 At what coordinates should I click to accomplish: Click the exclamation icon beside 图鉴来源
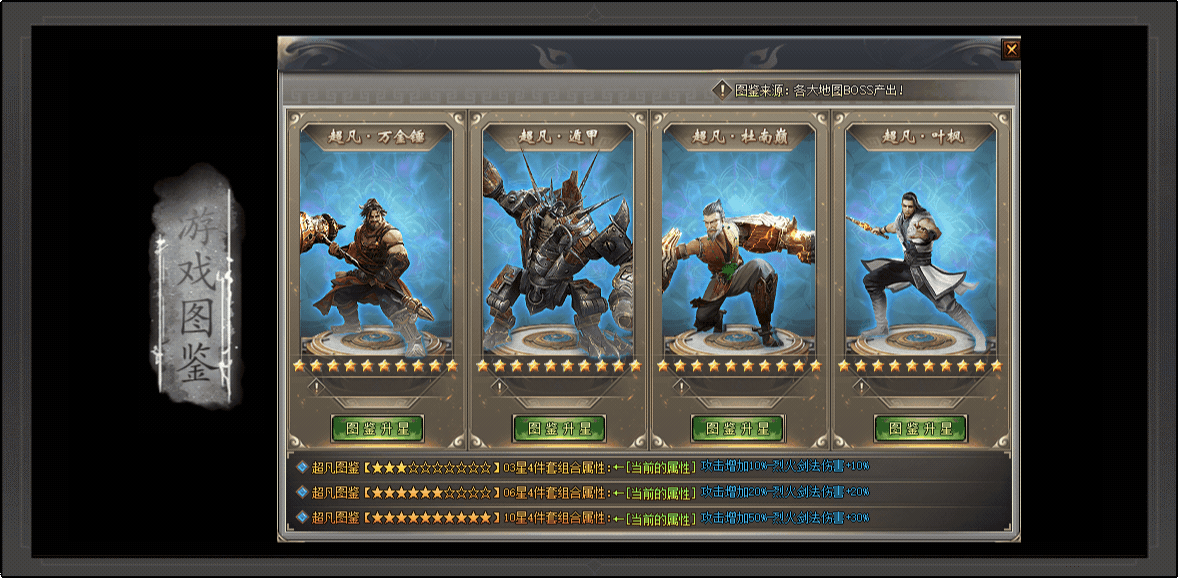722,90
